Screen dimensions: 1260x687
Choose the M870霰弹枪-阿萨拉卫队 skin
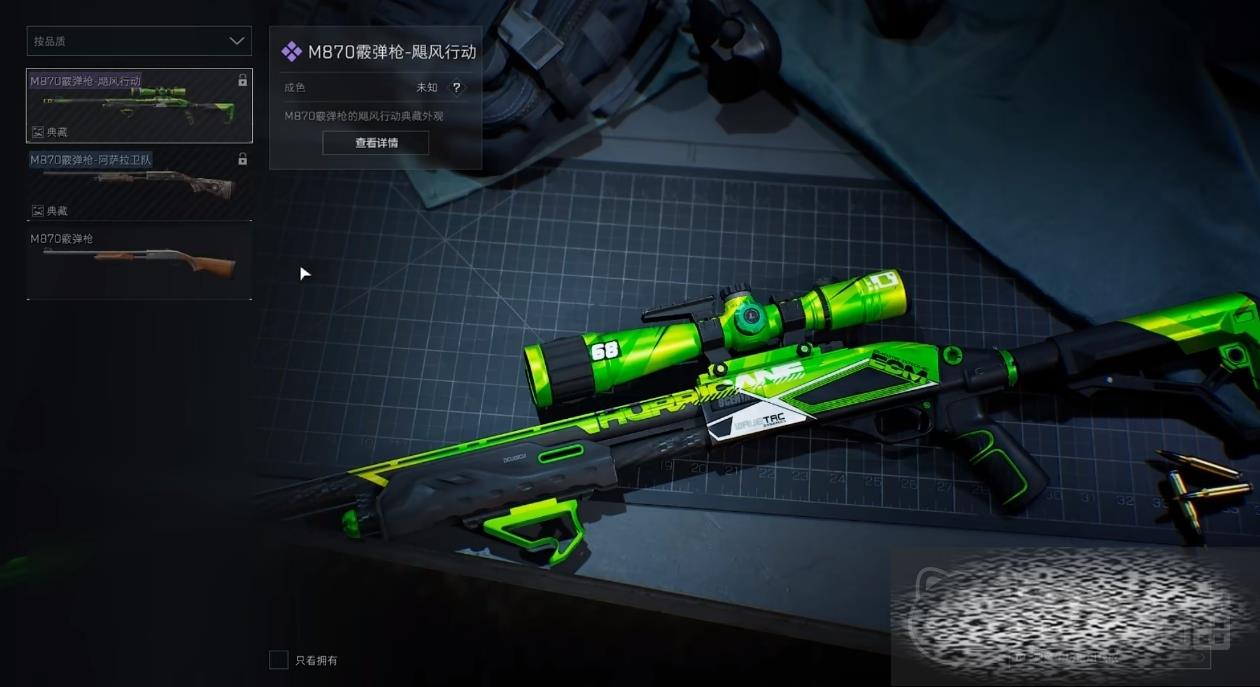point(139,185)
